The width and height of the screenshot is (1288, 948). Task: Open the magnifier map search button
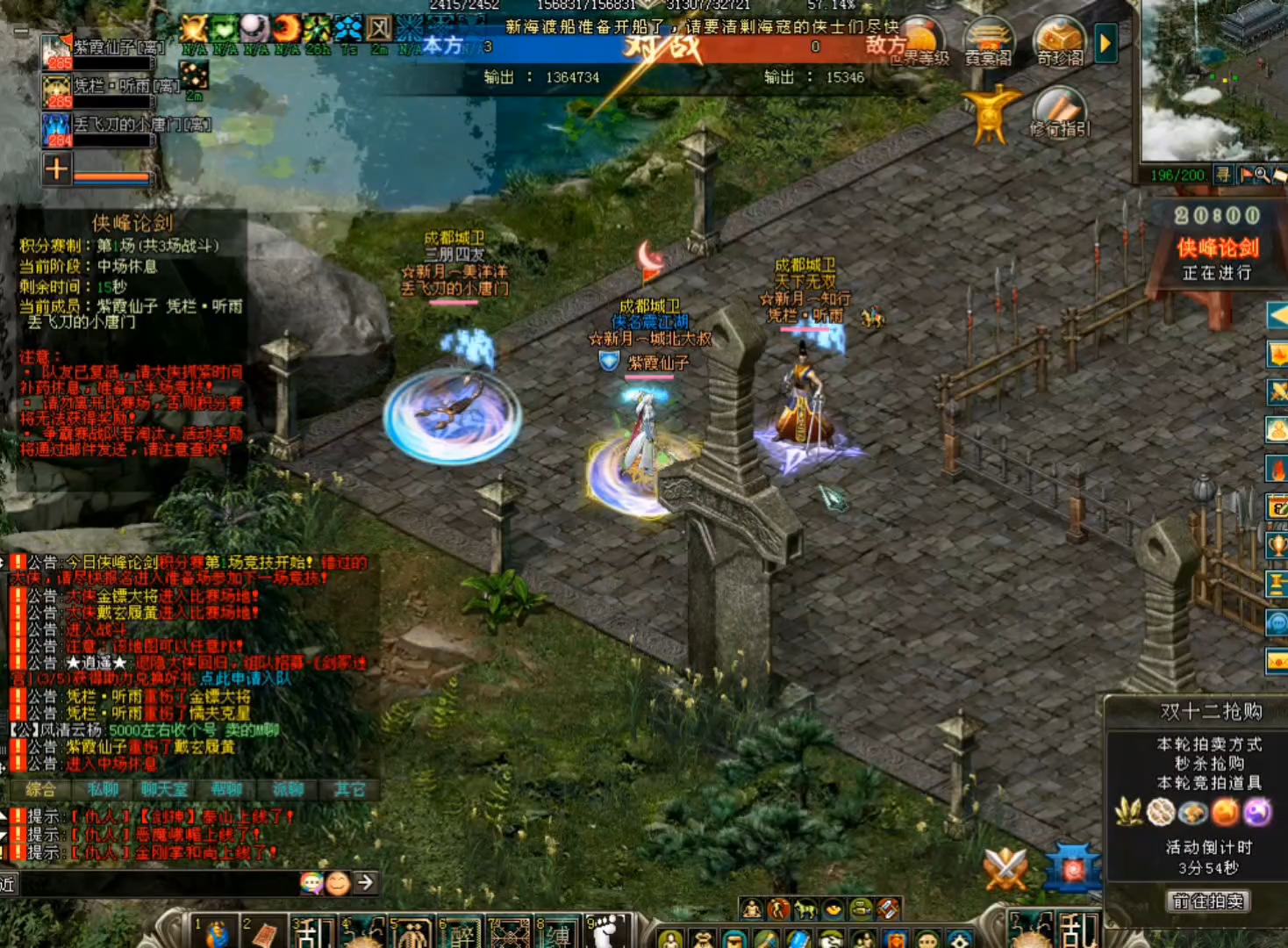tap(1262, 175)
